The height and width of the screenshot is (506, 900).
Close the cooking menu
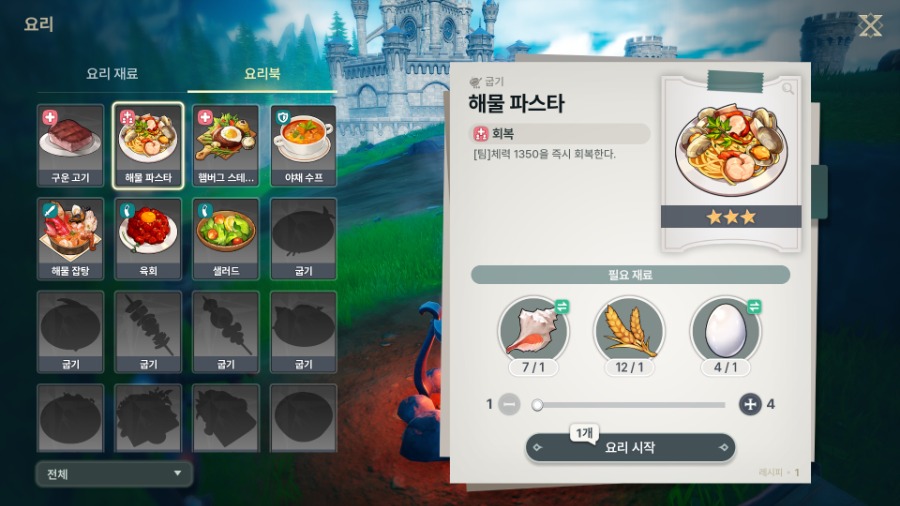pos(870,26)
